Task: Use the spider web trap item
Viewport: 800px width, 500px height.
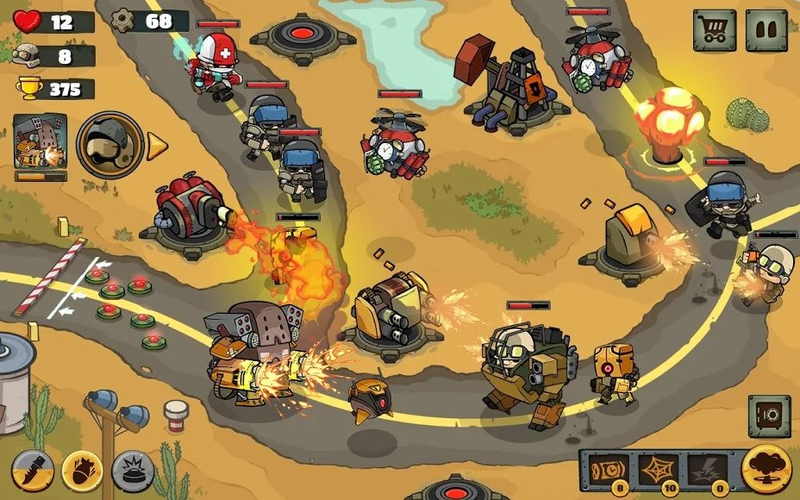Action: coord(659,468)
